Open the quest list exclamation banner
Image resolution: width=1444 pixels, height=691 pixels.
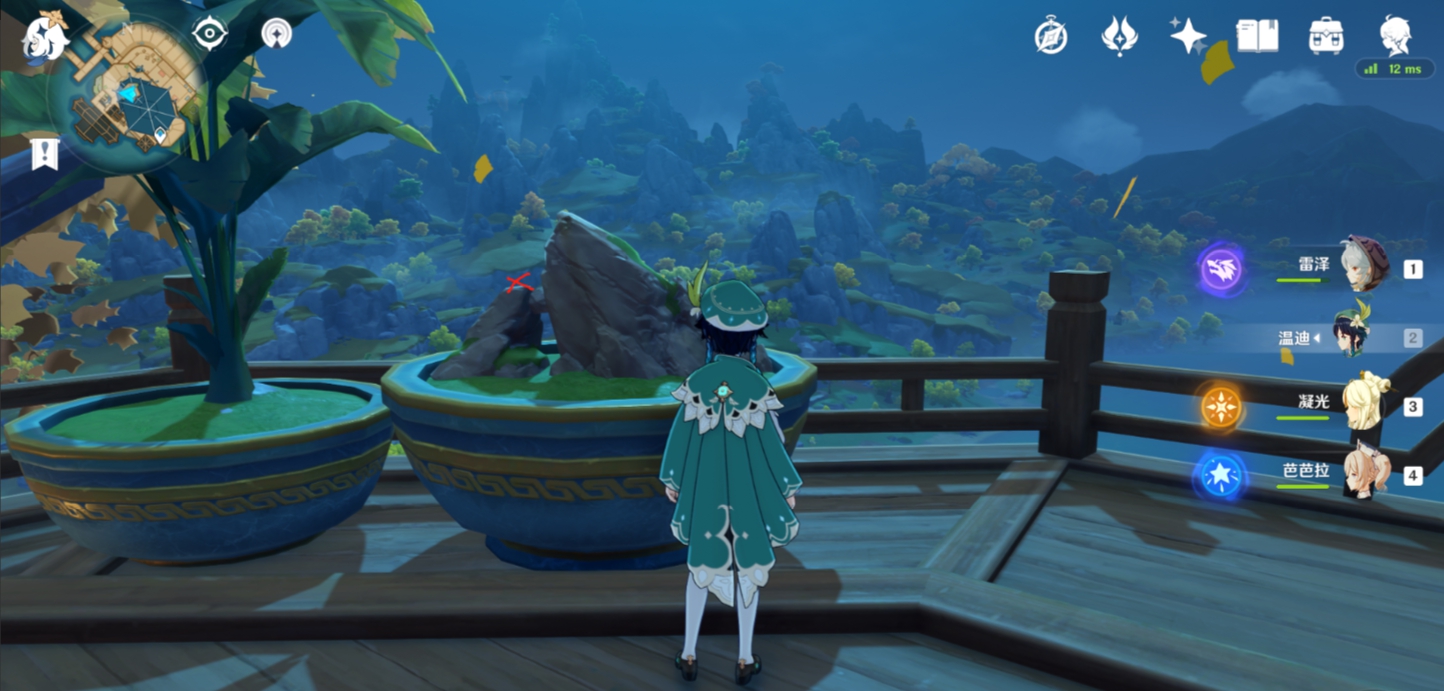click(45, 154)
